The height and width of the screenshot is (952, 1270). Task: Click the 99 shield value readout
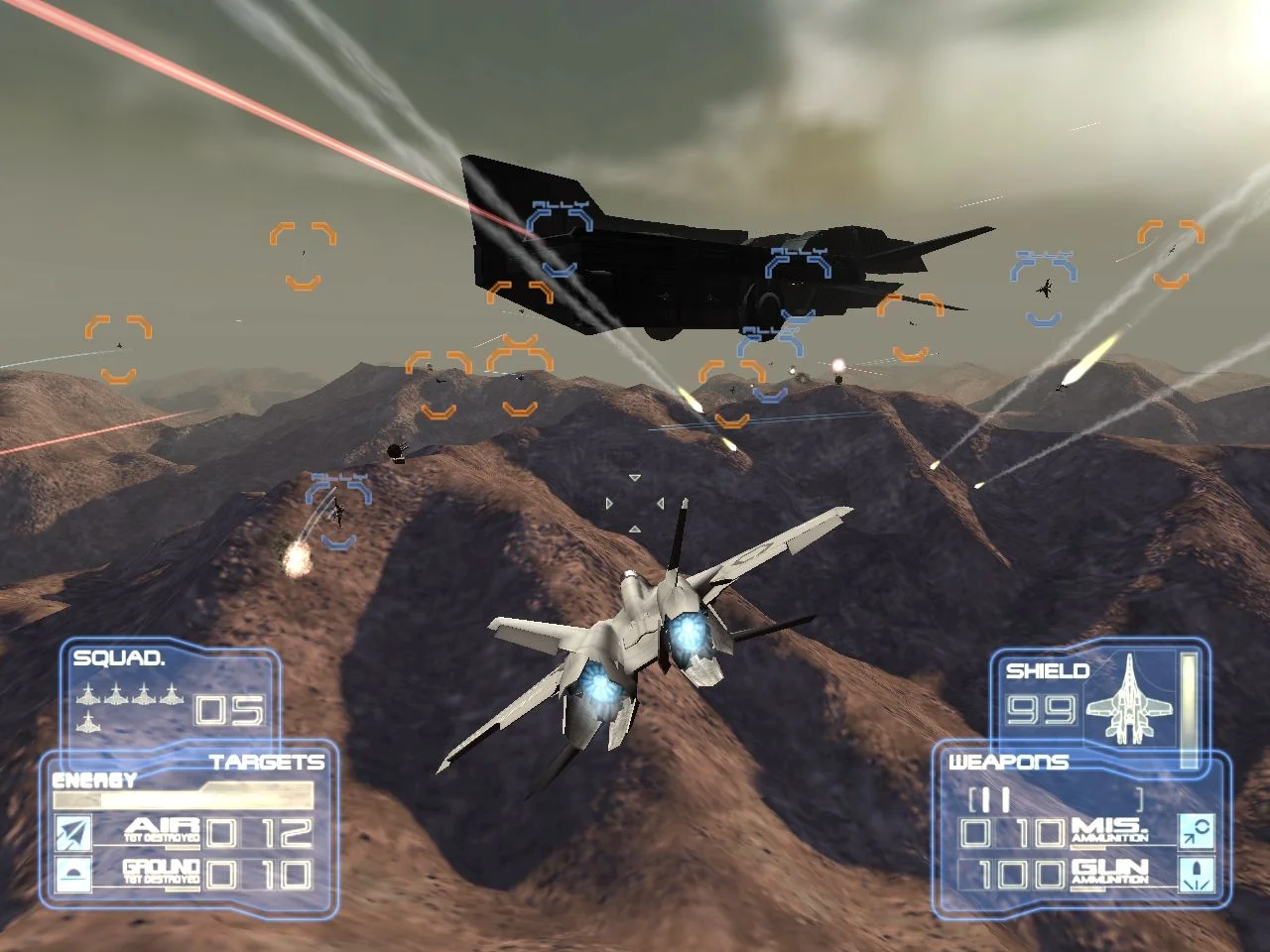[x=1041, y=711]
